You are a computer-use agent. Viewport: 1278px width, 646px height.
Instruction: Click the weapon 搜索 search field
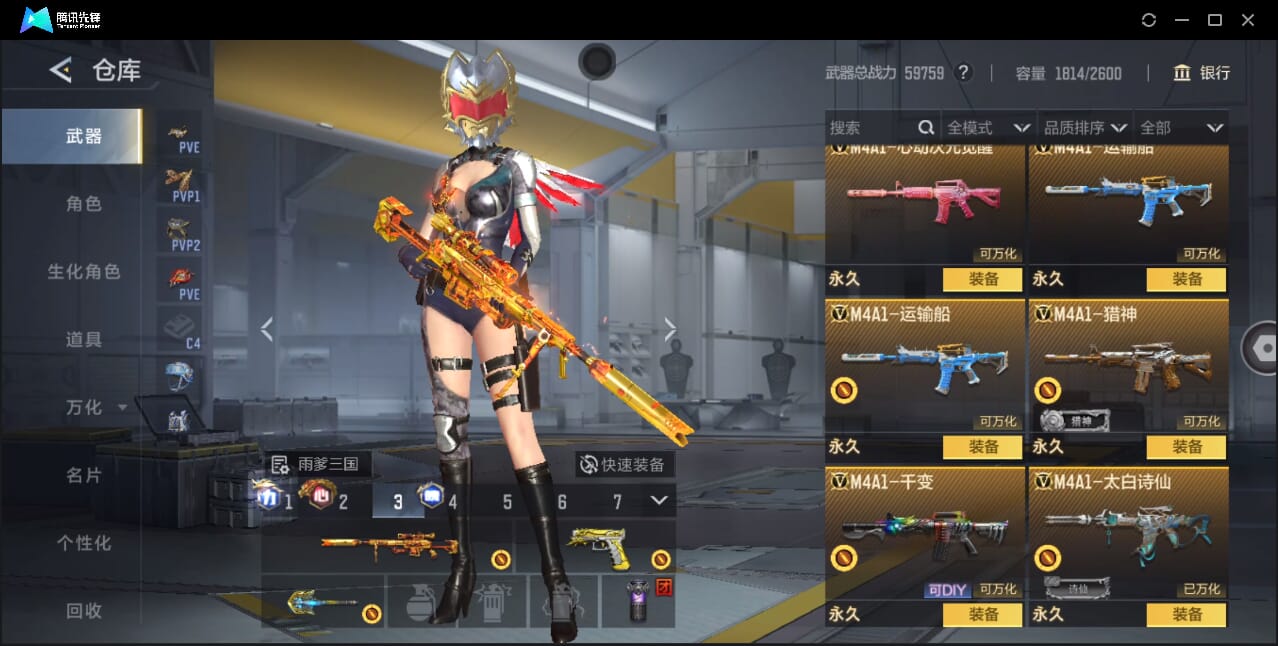click(x=870, y=128)
